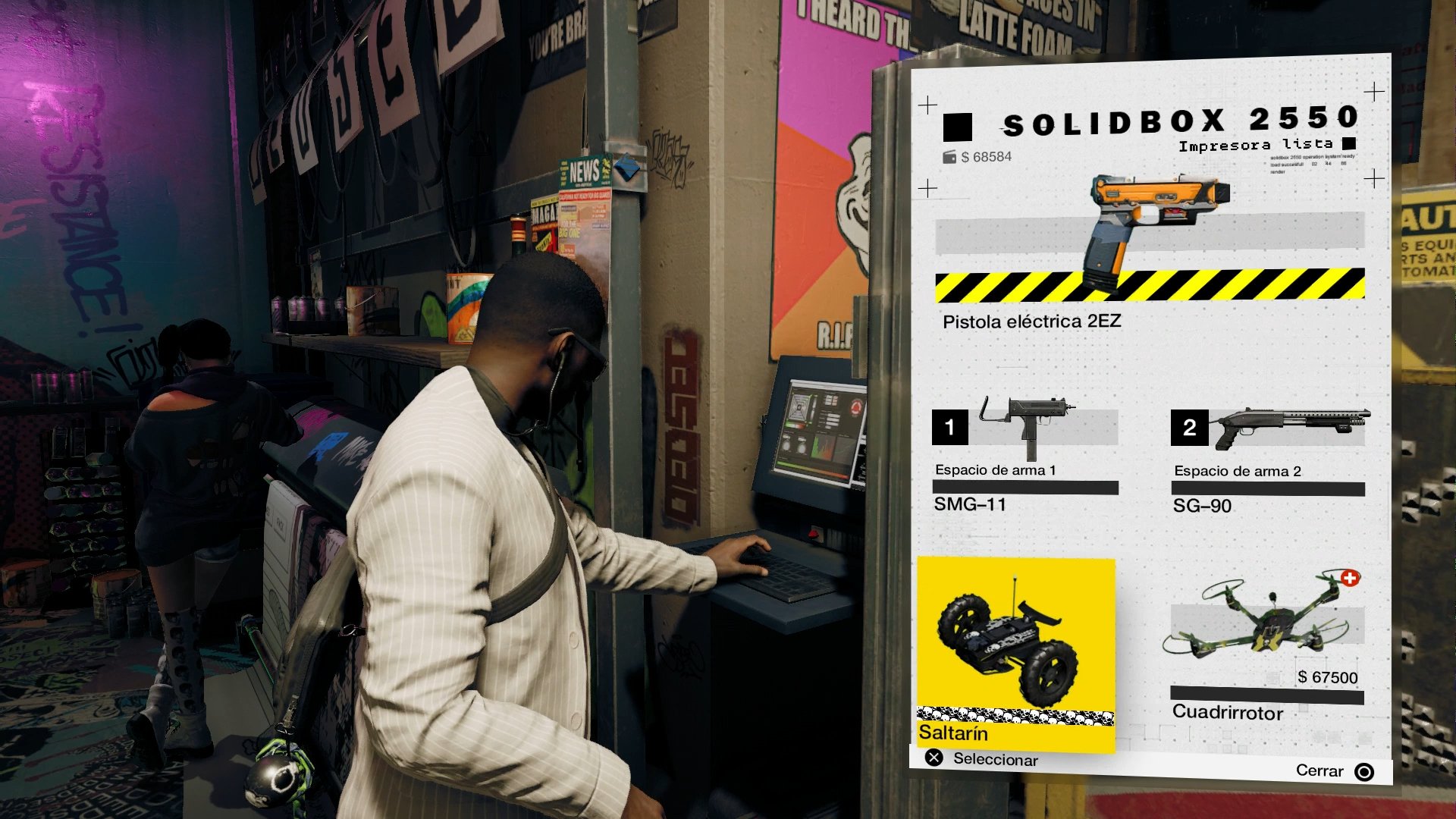Click the X button icon next to Seleccionar
1456x819 pixels.
coord(934,760)
